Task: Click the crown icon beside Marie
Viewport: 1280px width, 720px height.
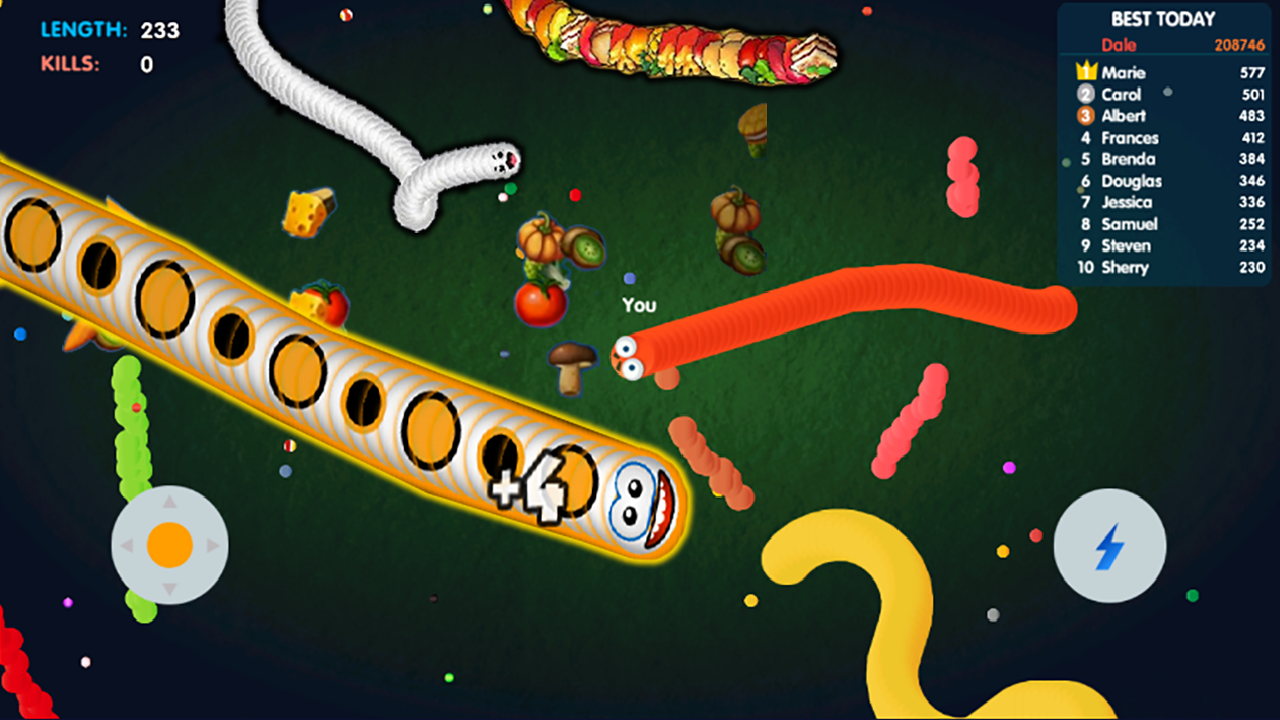Action: coord(1084,72)
